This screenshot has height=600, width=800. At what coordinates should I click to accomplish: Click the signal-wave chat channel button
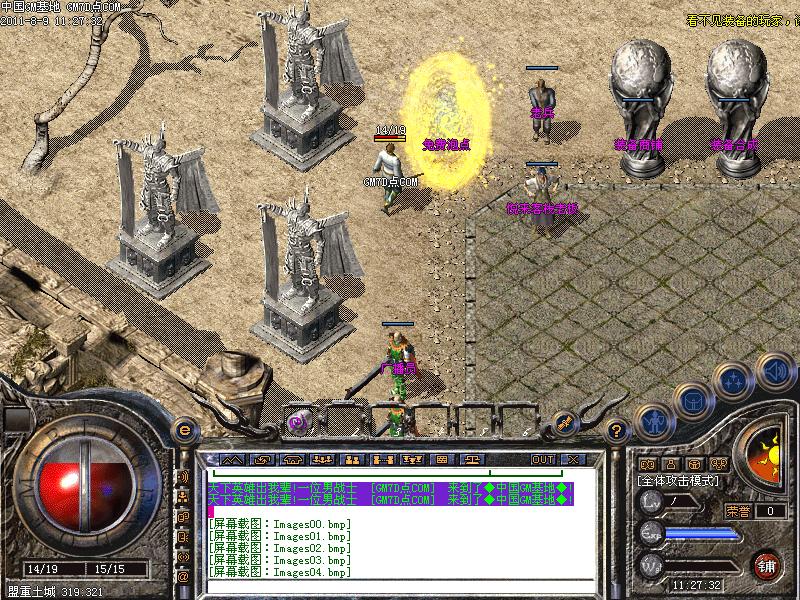[183, 475]
